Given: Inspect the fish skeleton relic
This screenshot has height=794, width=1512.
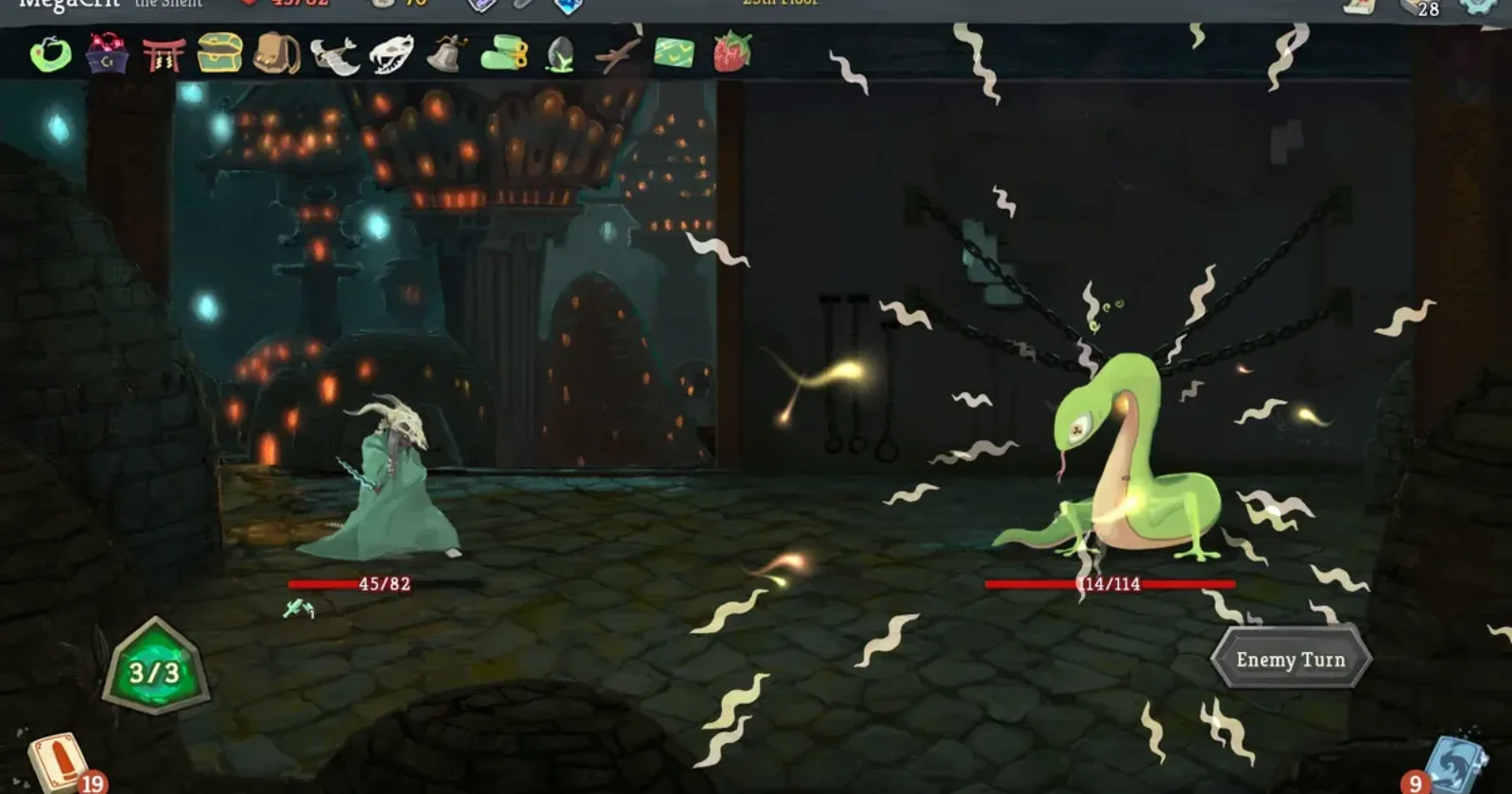Looking at the screenshot, I should click(334, 56).
